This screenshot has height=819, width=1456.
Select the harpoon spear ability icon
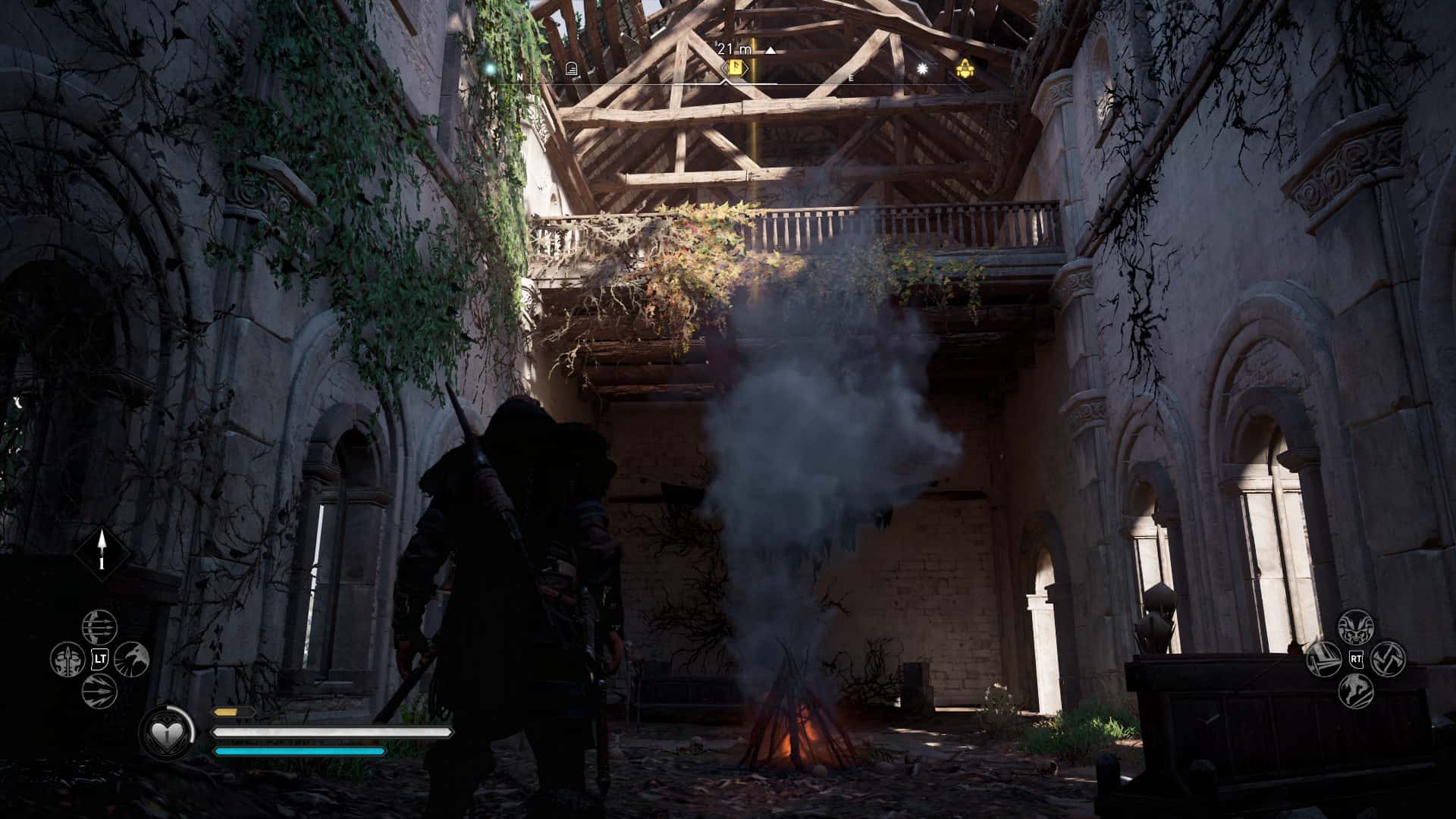coord(68,660)
